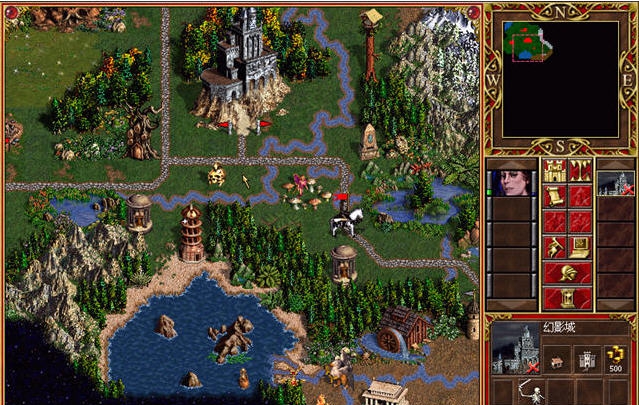Viewport: 639px width, 405px height.
Task: Toggle the underground/surface view button
Action: (580, 169)
